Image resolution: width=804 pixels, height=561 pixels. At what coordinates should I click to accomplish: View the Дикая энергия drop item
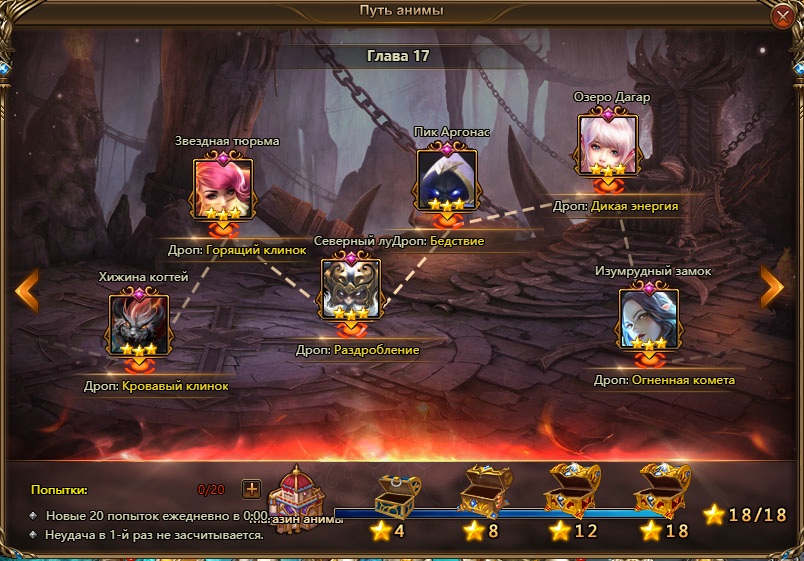click(x=635, y=206)
